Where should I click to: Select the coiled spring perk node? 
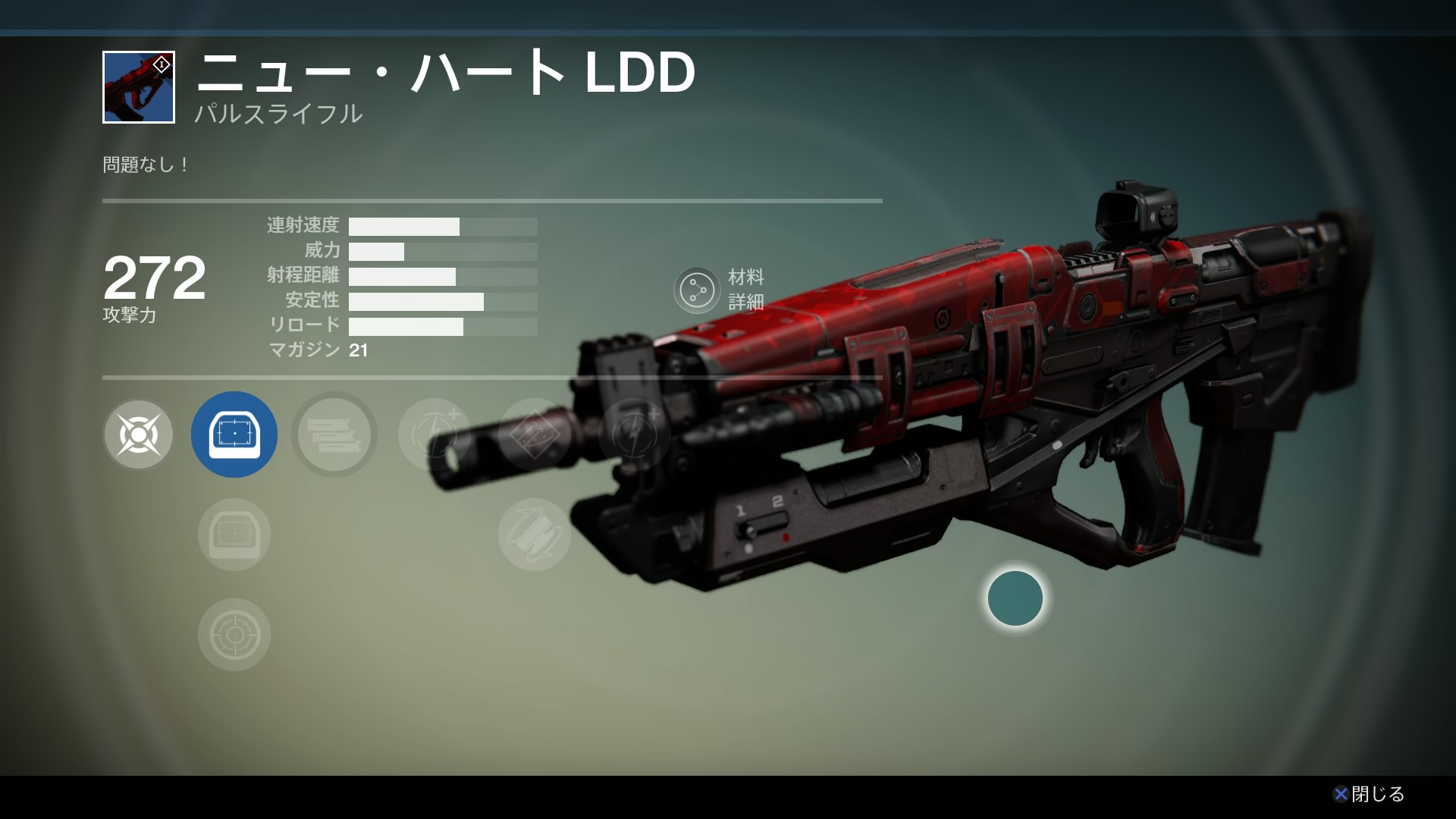[x=534, y=535]
